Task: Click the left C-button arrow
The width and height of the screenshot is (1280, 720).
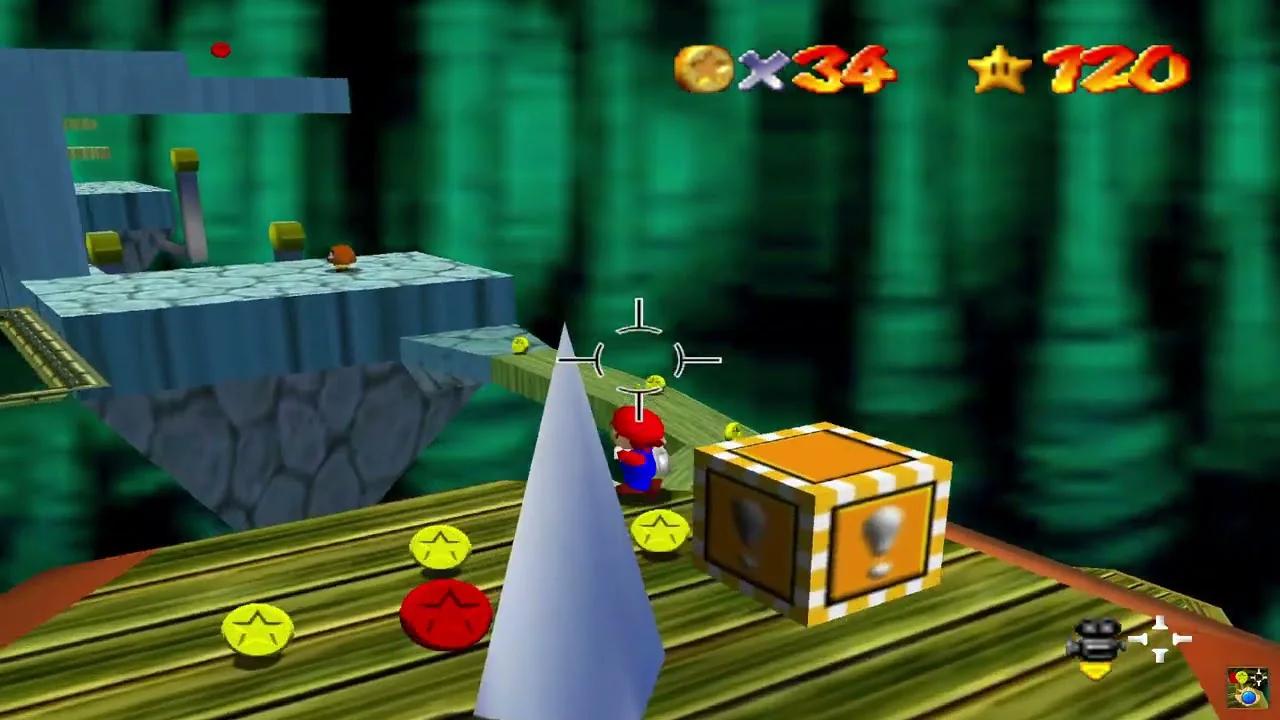Action: (1137, 640)
